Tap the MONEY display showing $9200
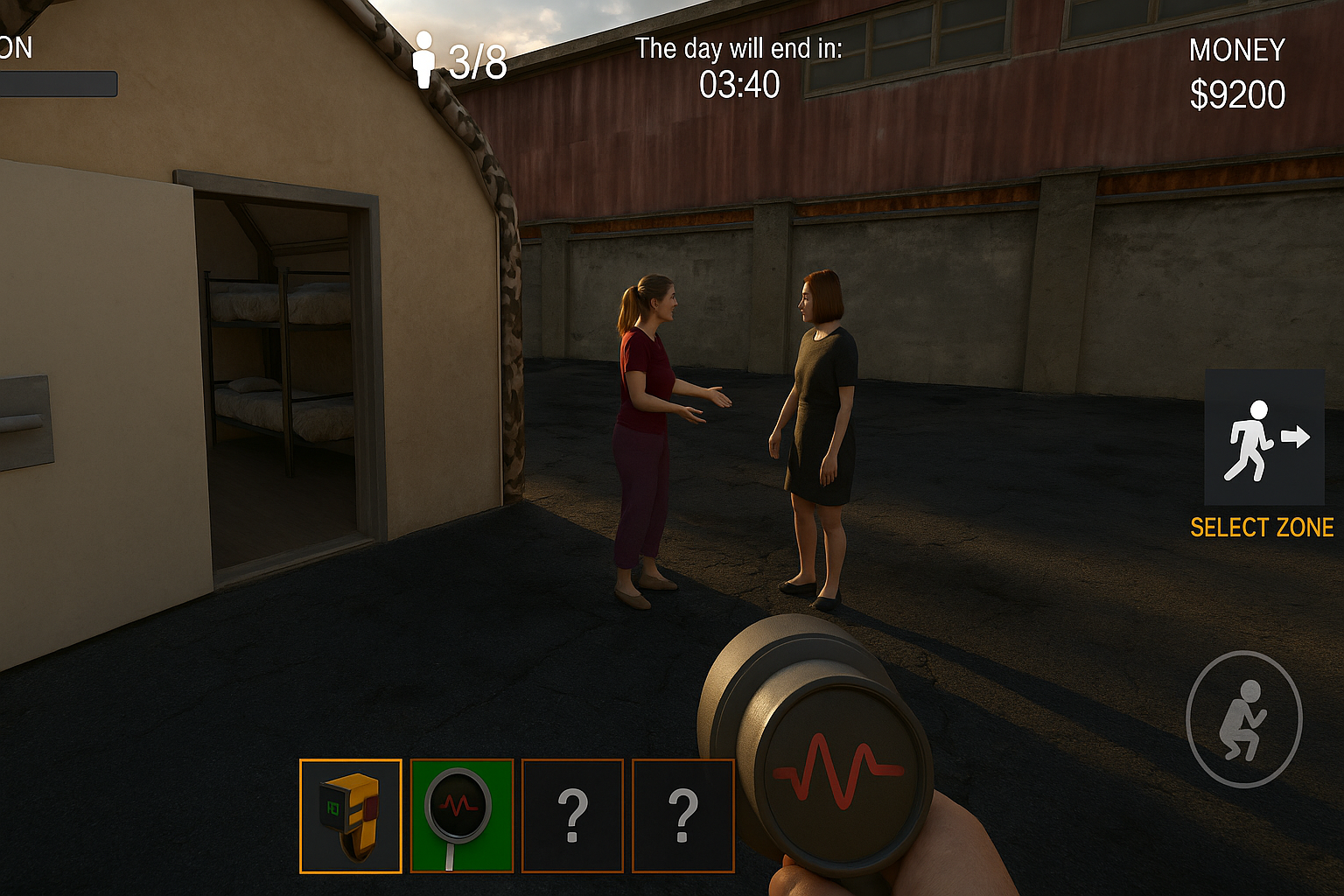 click(1237, 70)
